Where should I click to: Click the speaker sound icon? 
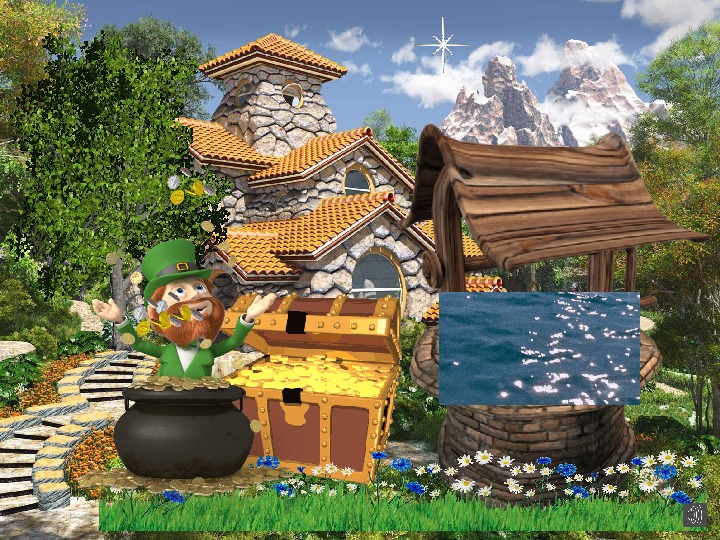[695, 514]
